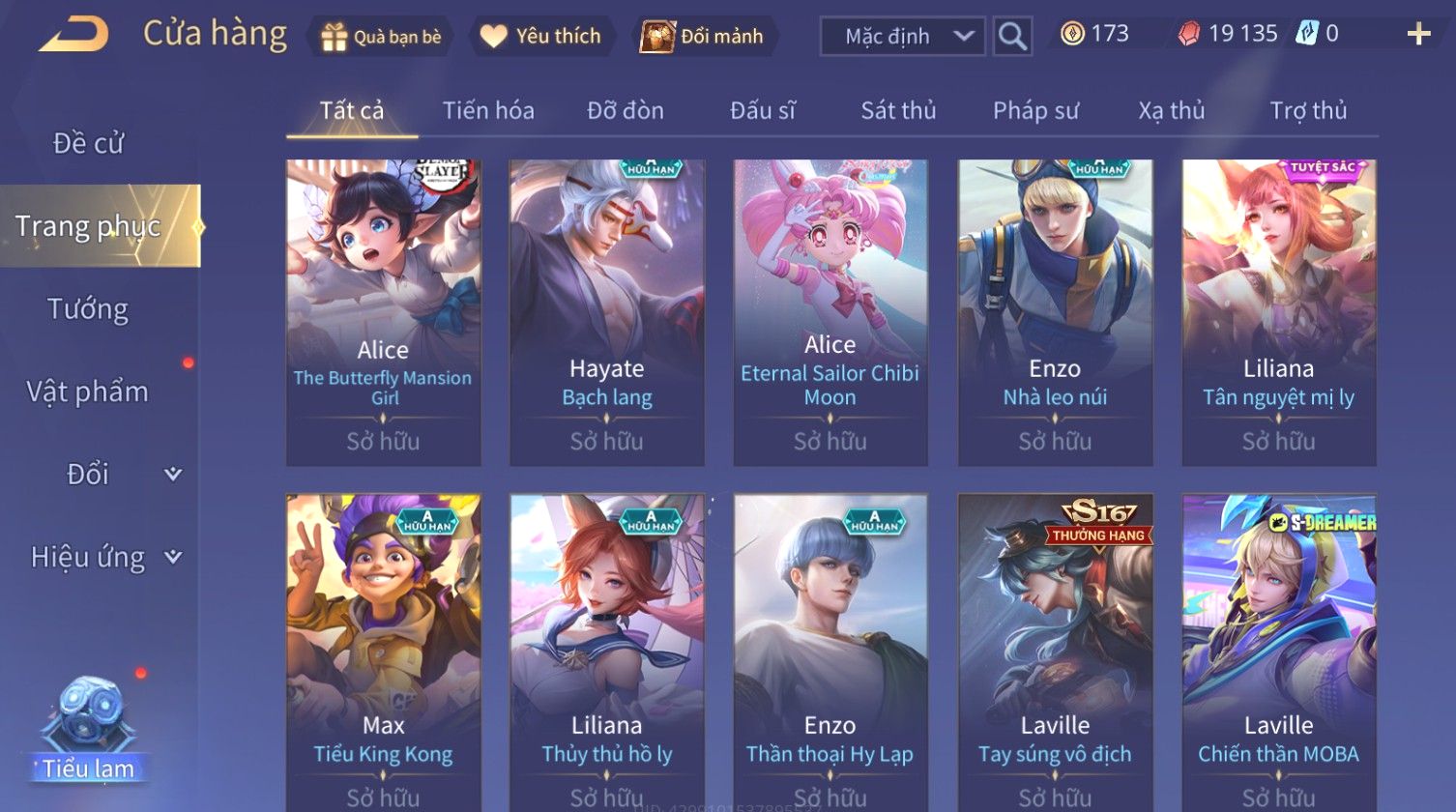The image size is (1456, 812).
Task: Choose the Trợ thủ tab
Action: click(1308, 110)
